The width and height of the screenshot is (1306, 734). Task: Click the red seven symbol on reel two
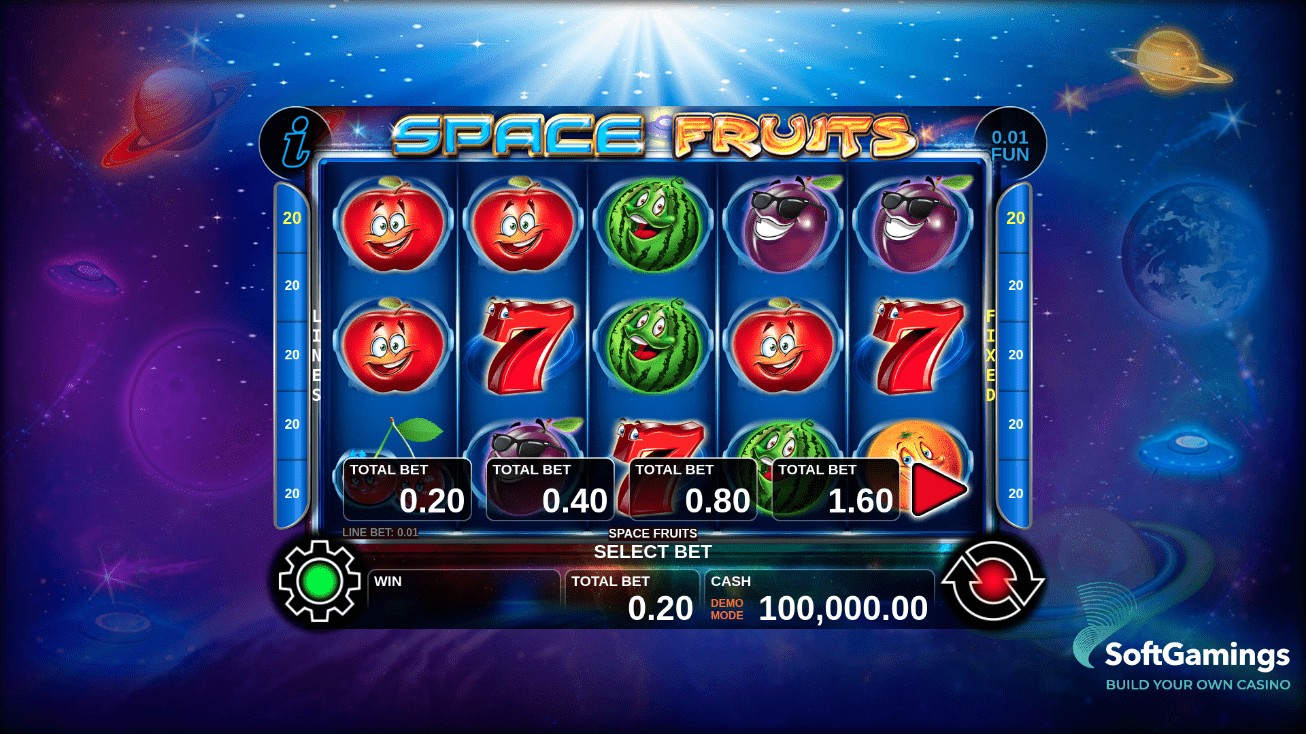point(528,345)
